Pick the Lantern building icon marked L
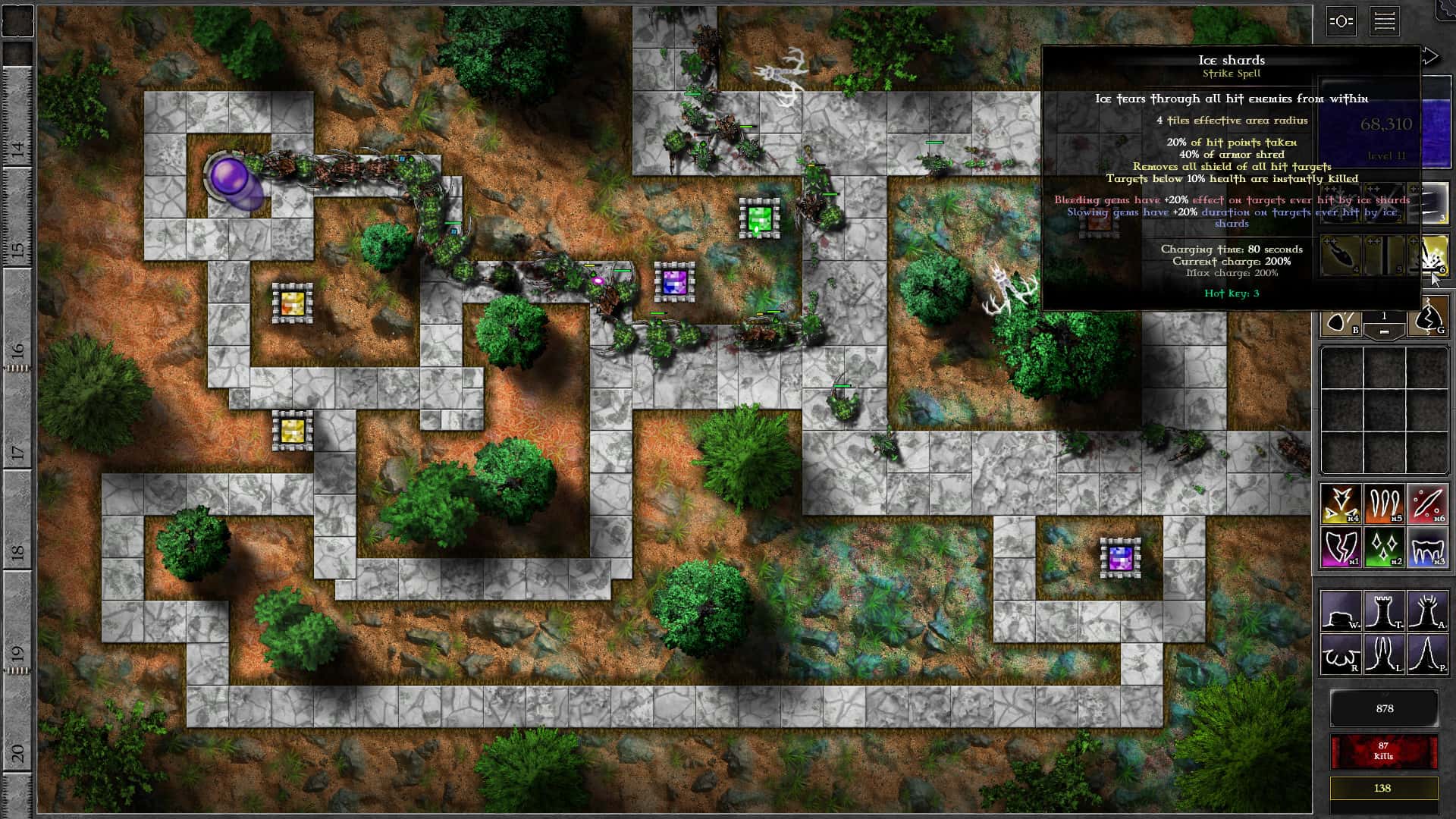Screen dimensions: 1456x819 [1385, 654]
